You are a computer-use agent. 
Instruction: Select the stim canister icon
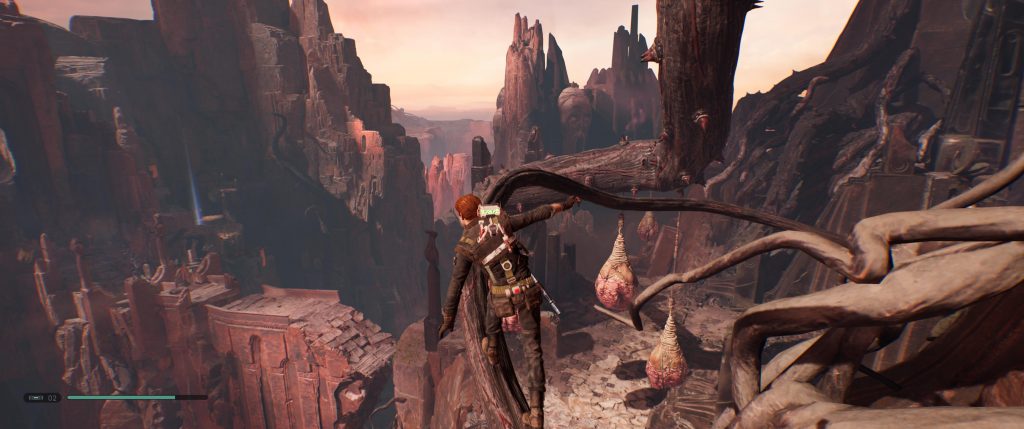[x=35, y=397]
